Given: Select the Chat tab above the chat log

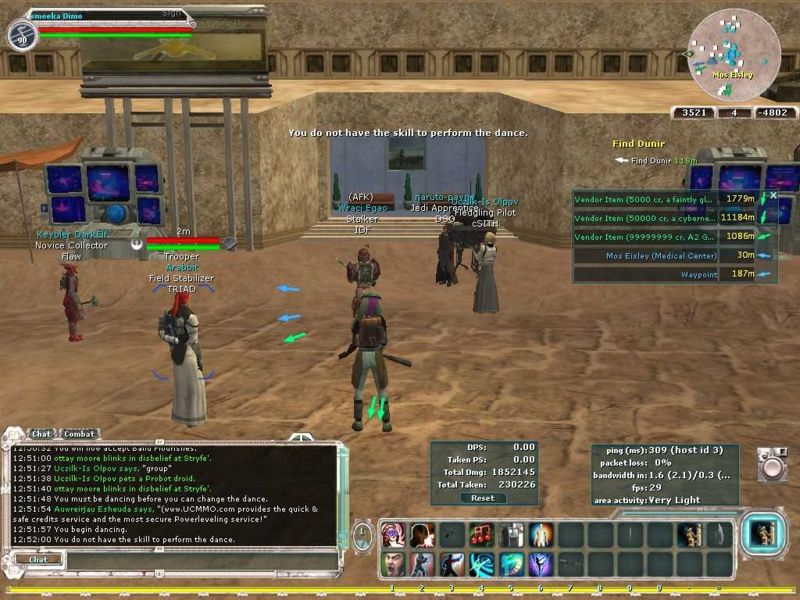Looking at the screenshot, I should point(42,434).
